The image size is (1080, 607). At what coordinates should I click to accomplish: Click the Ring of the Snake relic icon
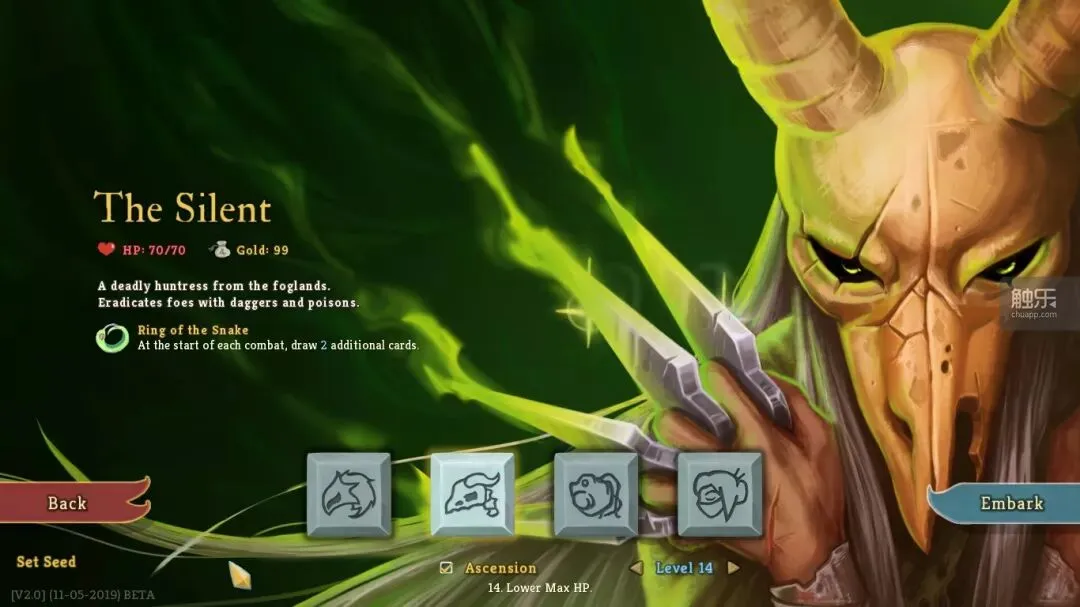pyautogui.click(x=112, y=338)
